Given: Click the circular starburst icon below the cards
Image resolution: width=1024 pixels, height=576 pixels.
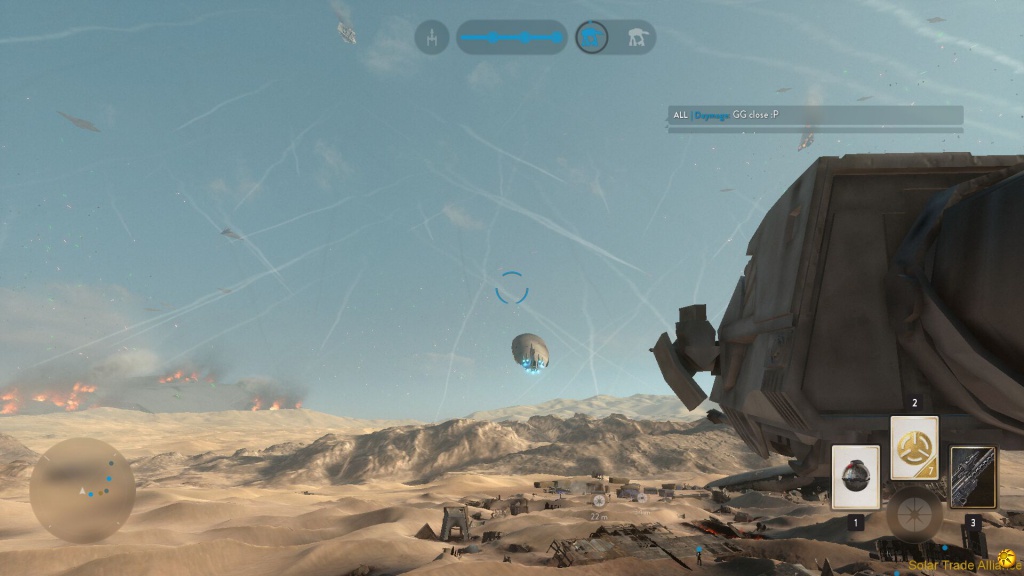Looking at the screenshot, I should (x=913, y=513).
